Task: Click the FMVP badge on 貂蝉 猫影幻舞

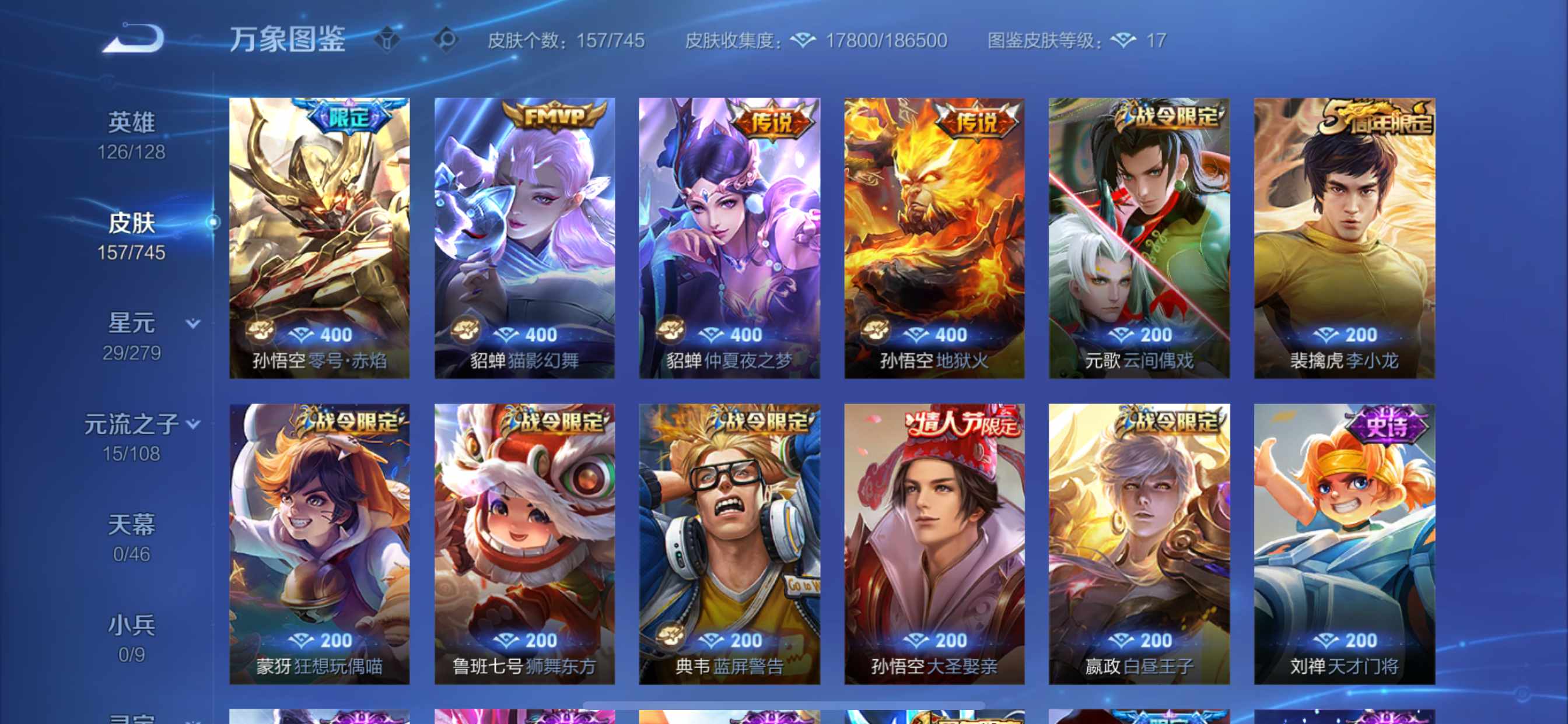Action: click(x=555, y=114)
